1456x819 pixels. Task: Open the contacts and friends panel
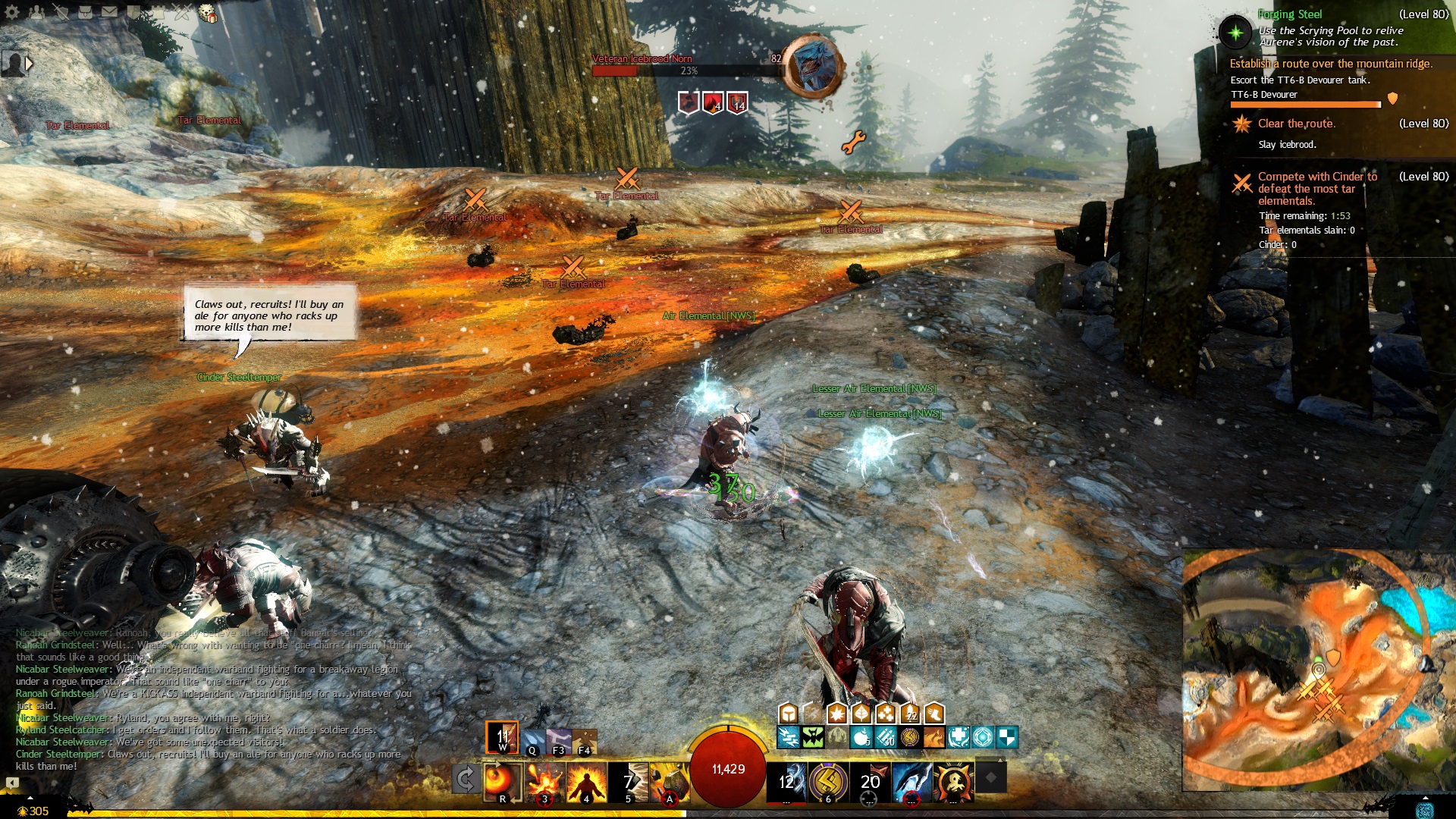[36, 12]
